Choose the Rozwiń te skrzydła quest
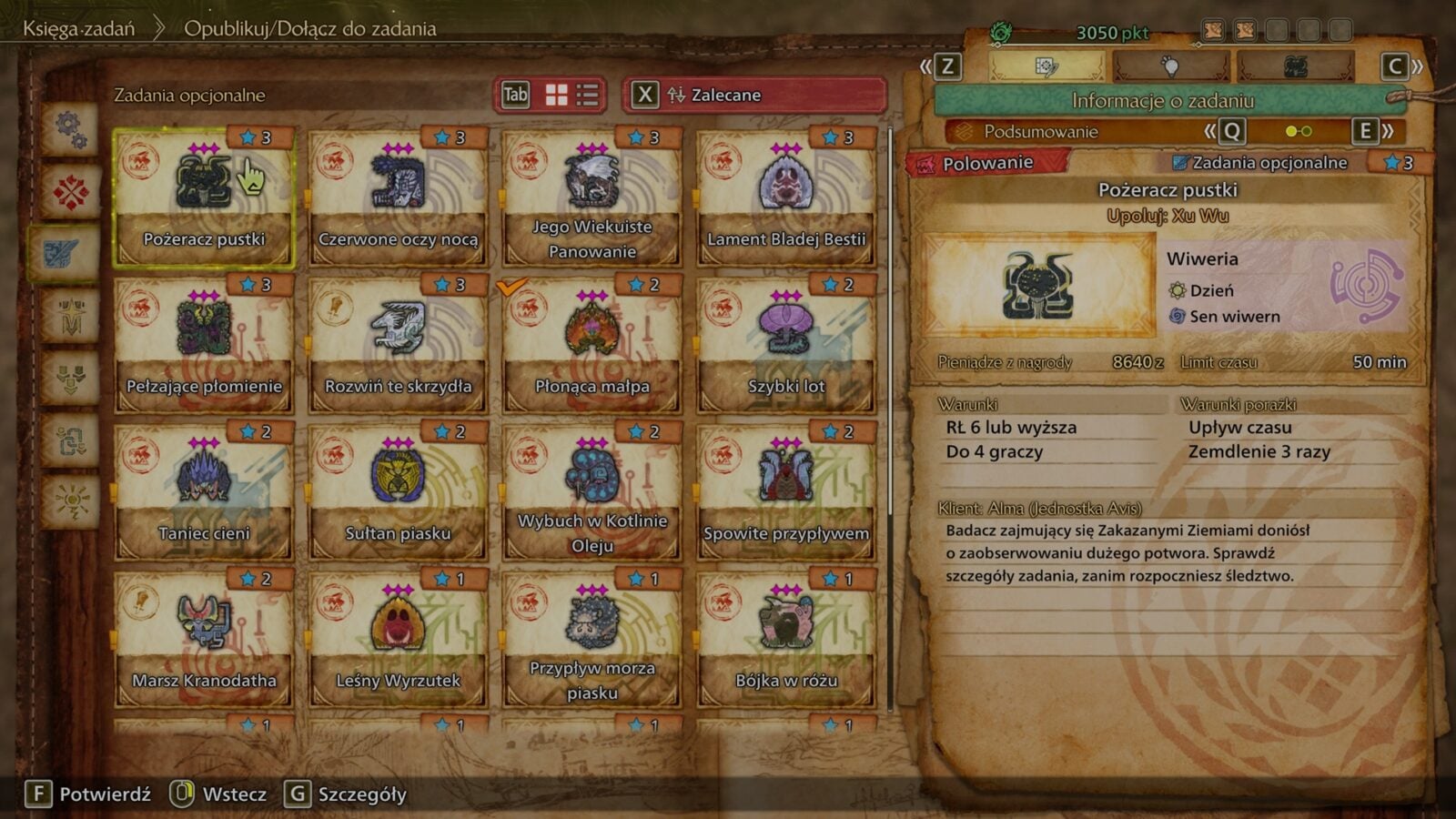1456x819 pixels. (398, 345)
